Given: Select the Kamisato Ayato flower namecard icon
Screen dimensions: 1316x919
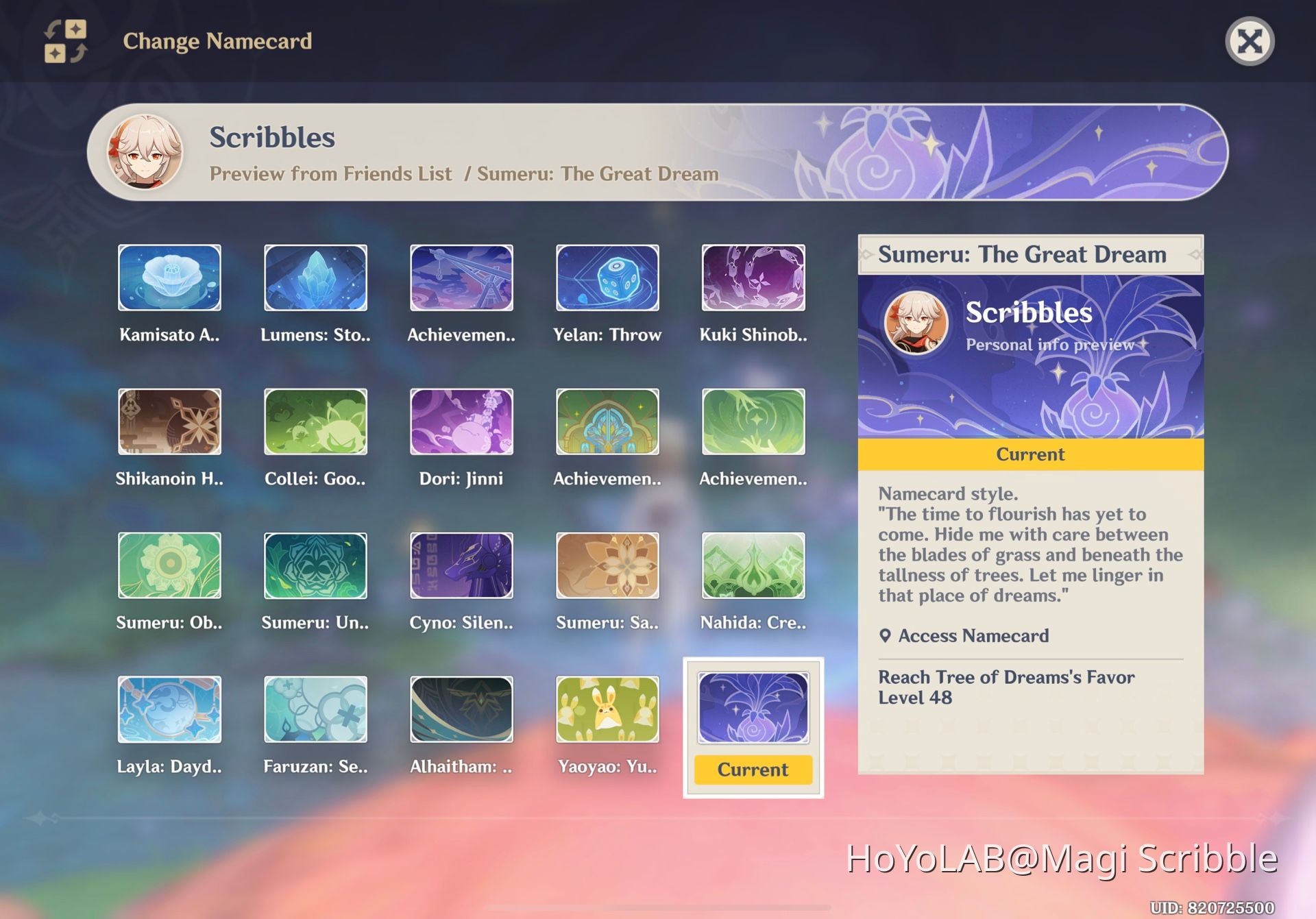Looking at the screenshot, I should click(x=169, y=278).
